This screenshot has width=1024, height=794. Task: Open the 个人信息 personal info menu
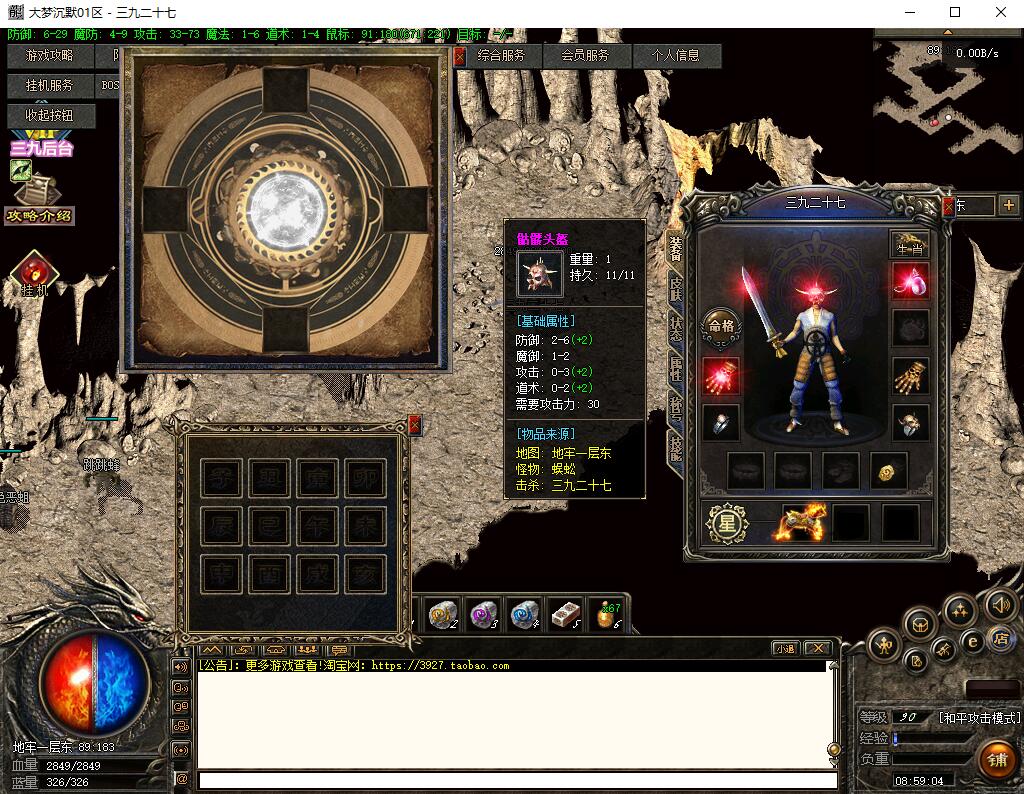point(676,56)
